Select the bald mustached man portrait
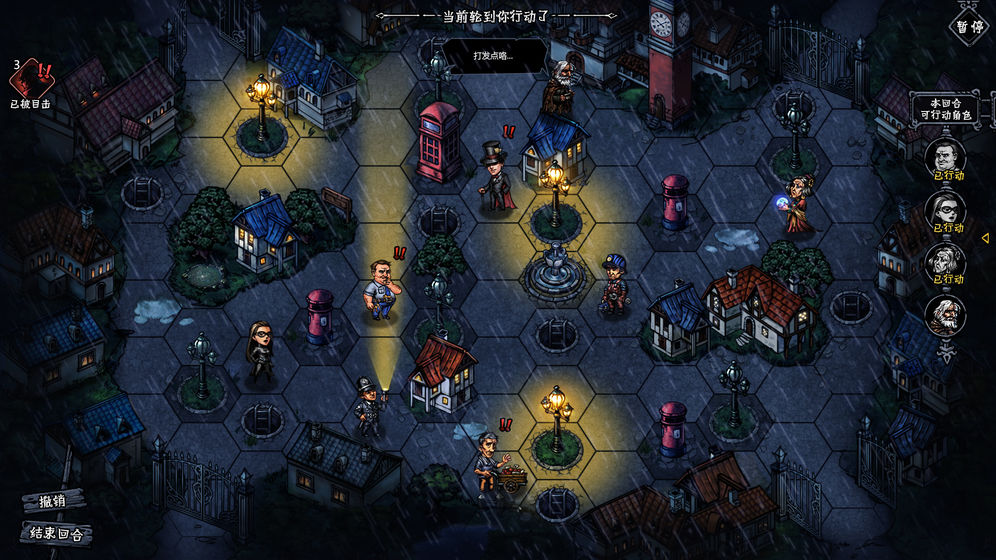Viewport: 996px width, 560px height. coord(944,157)
